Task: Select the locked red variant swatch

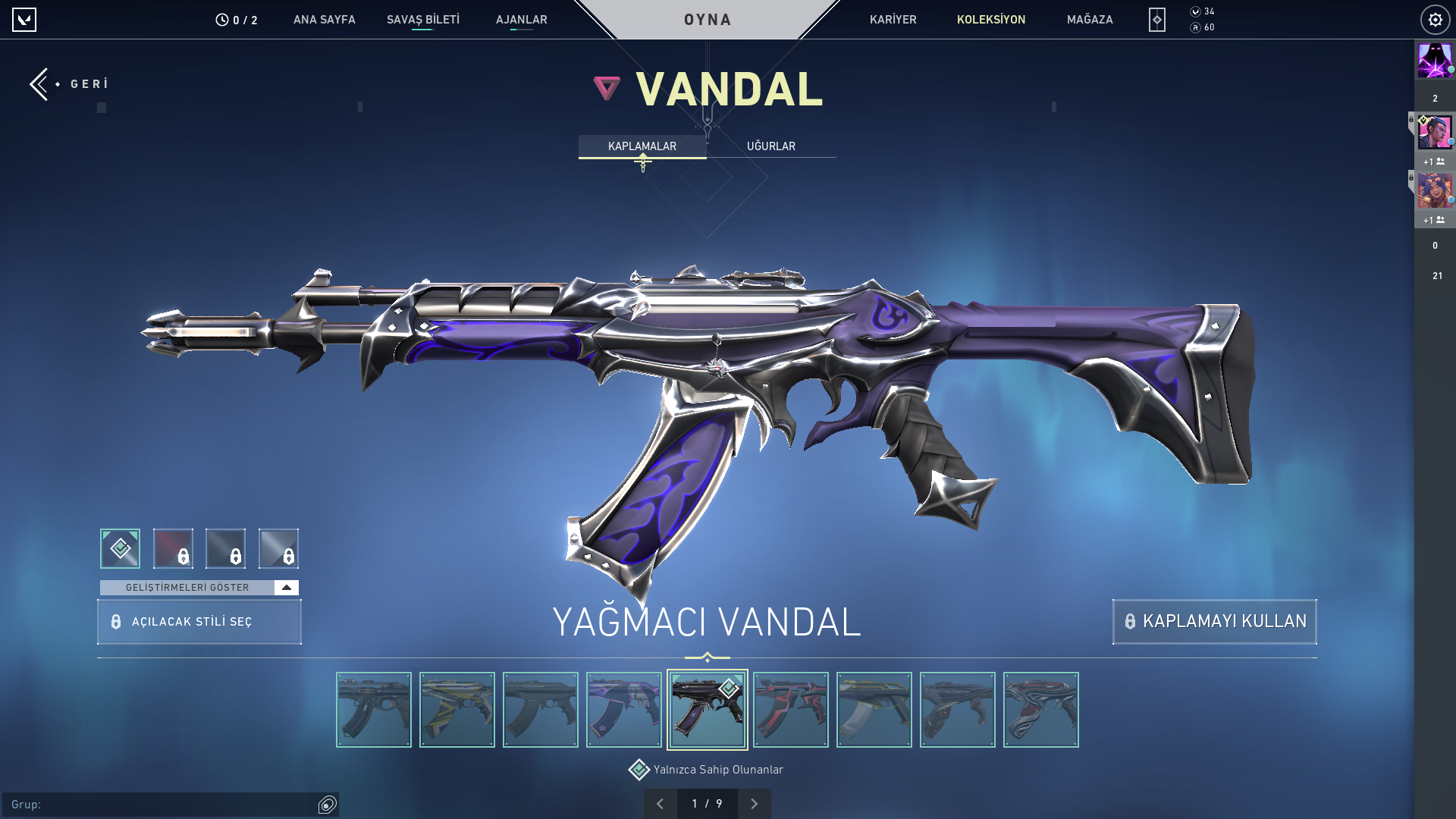Action: click(x=173, y=548)
